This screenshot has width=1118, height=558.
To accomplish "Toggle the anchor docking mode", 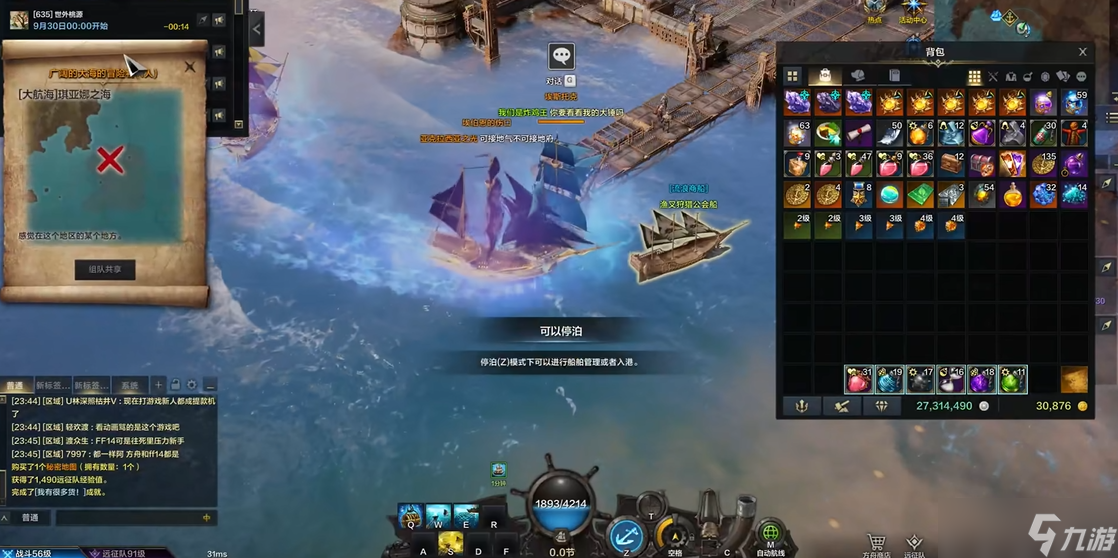I will (626, 536).
